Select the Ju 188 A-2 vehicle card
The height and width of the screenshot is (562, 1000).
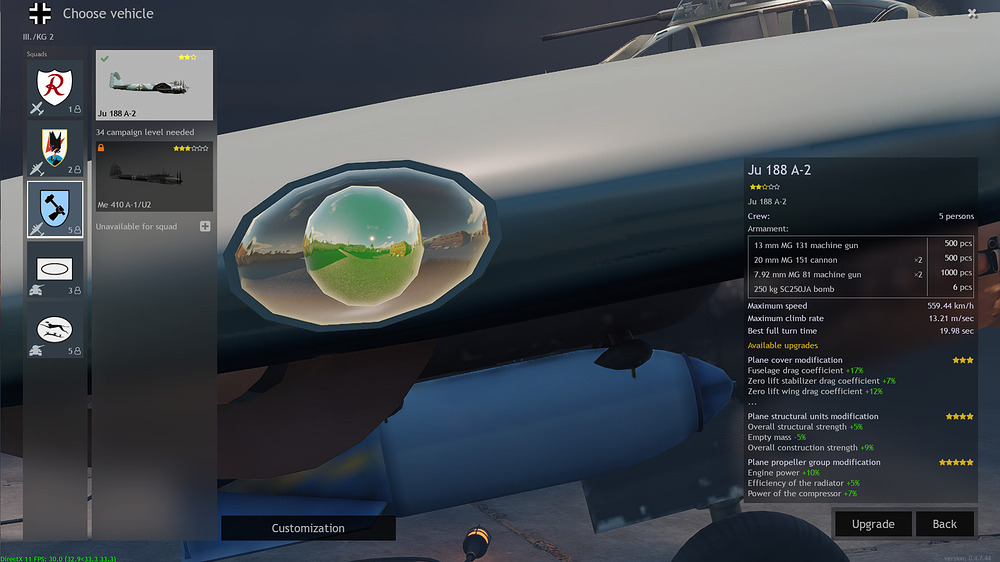pos(154,86)
